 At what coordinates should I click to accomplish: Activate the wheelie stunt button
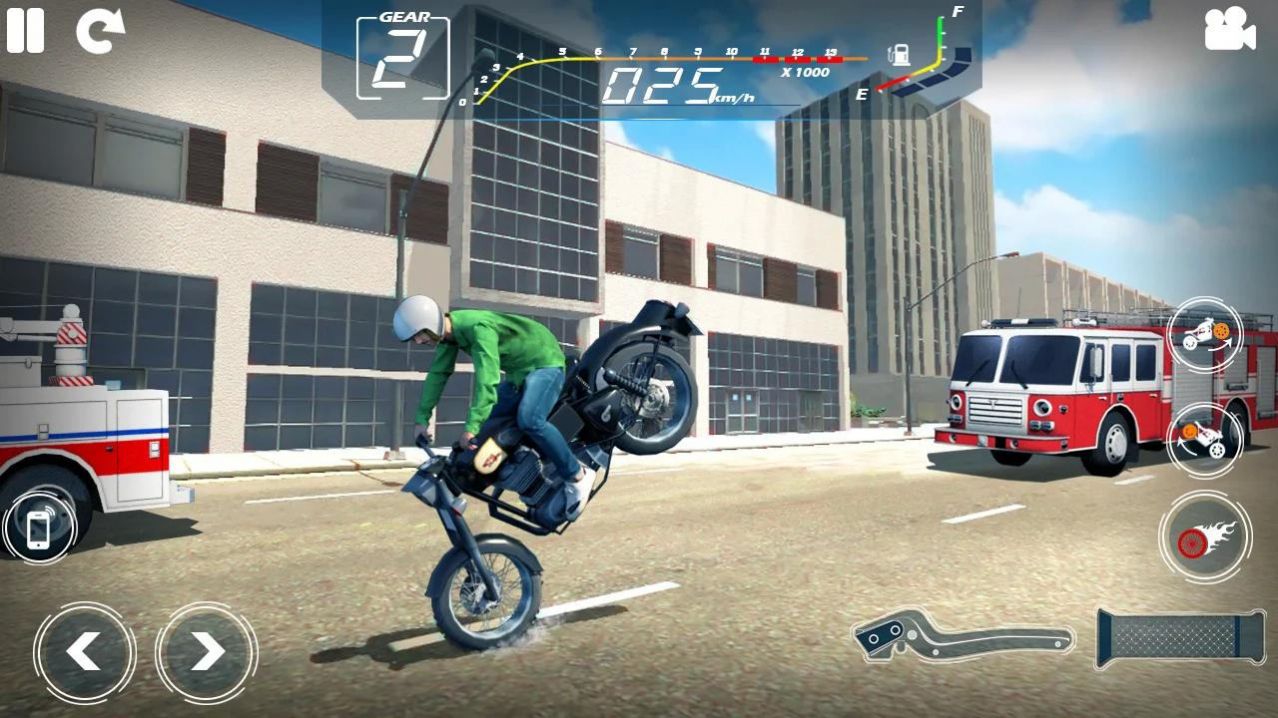(x=1205, y=335)
